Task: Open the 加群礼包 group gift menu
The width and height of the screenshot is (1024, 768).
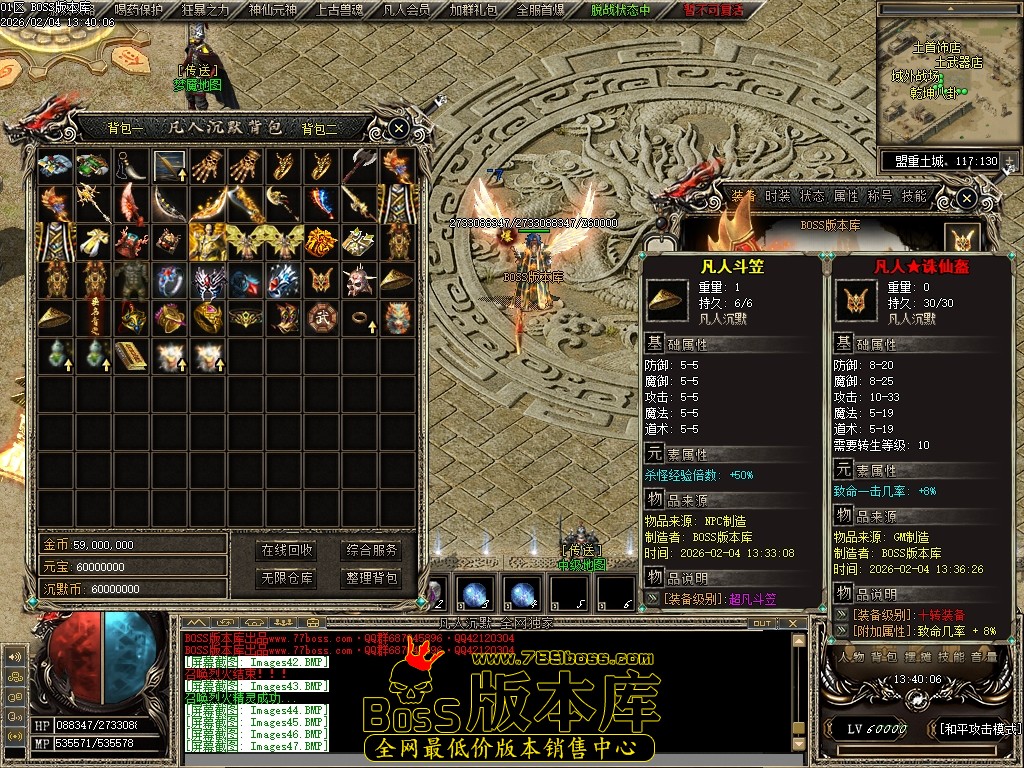Action: [473, 10]
